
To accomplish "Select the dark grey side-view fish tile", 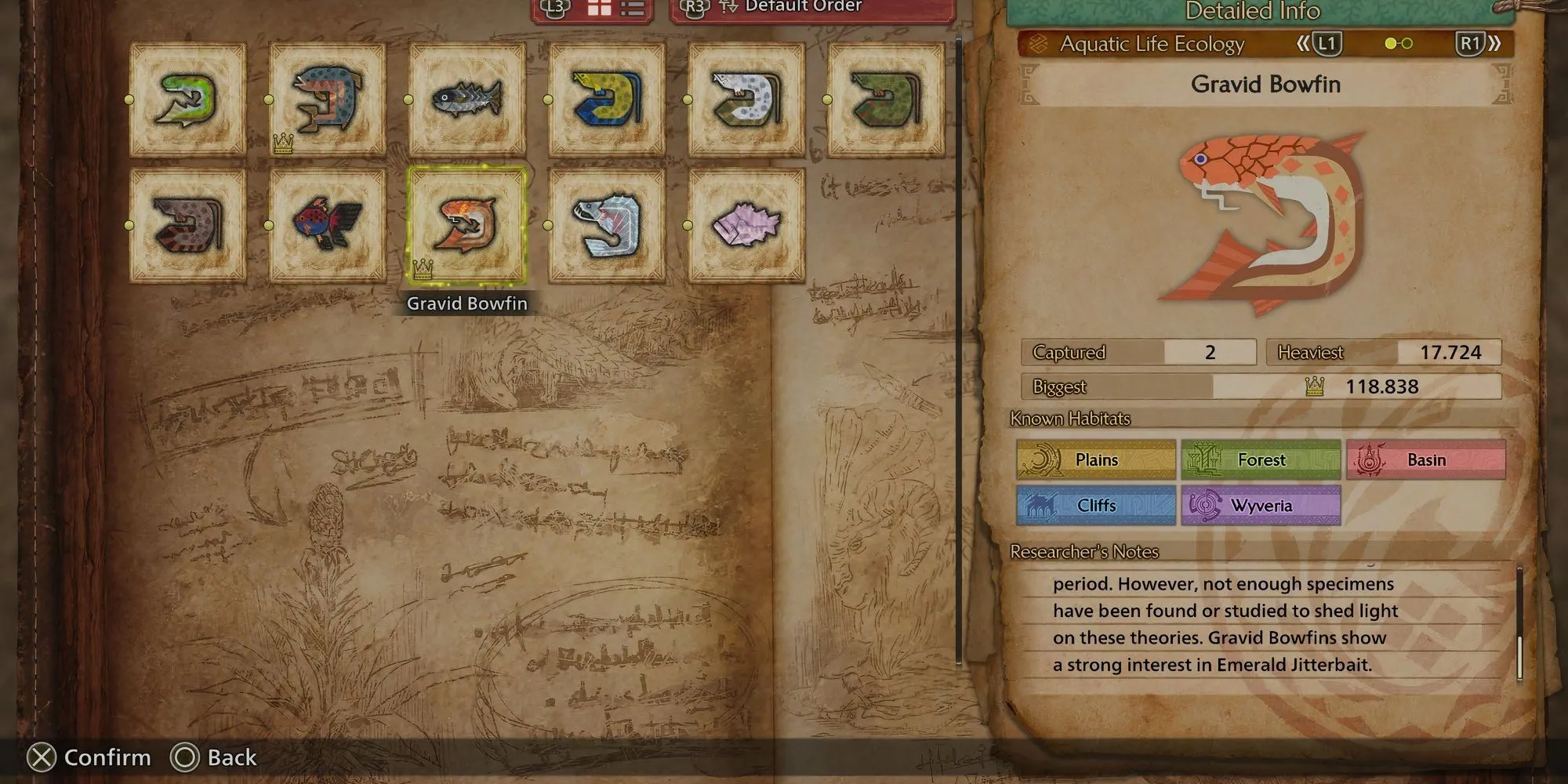I will (x=466, y=100).
